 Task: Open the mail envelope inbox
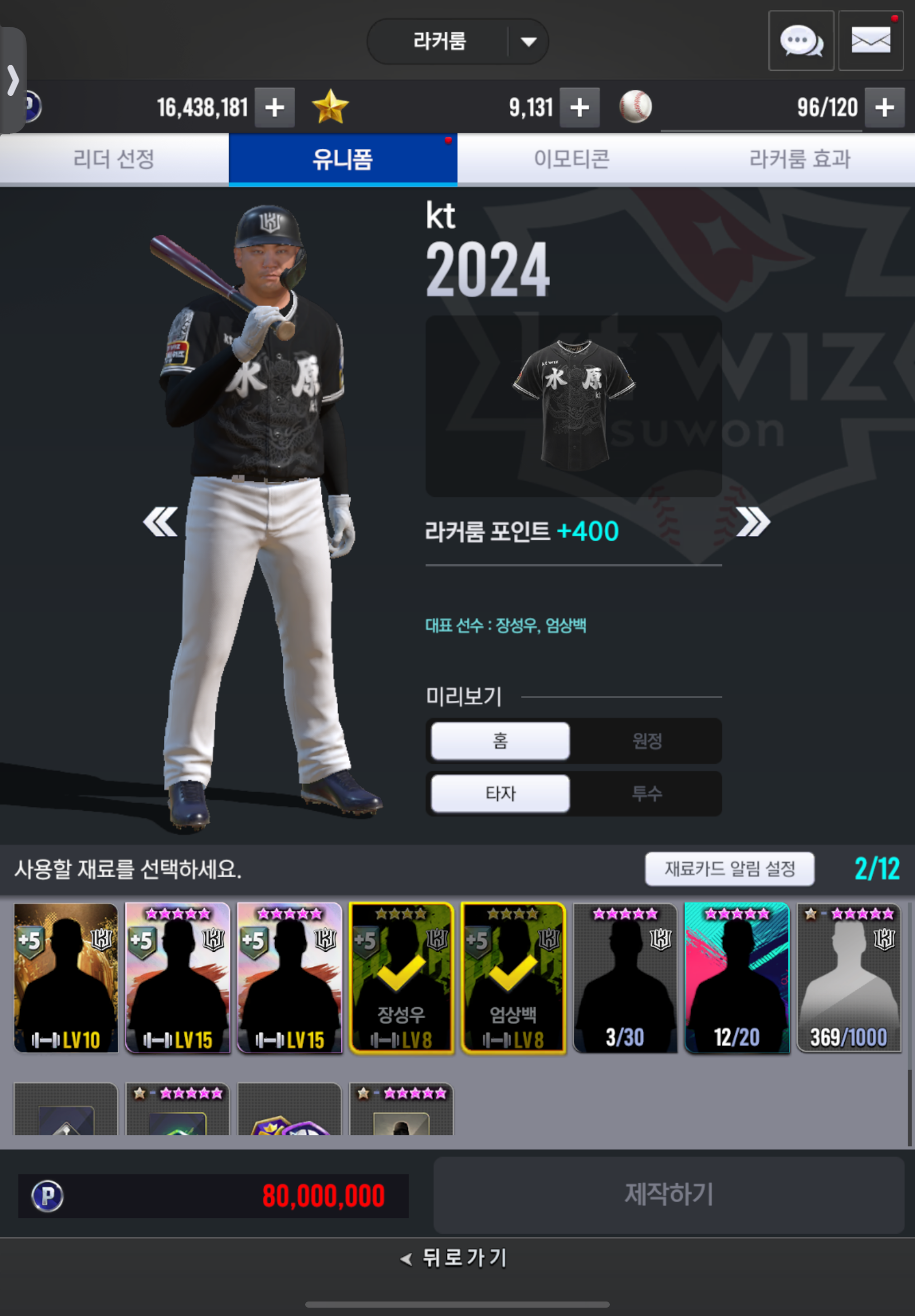point(870,41)
